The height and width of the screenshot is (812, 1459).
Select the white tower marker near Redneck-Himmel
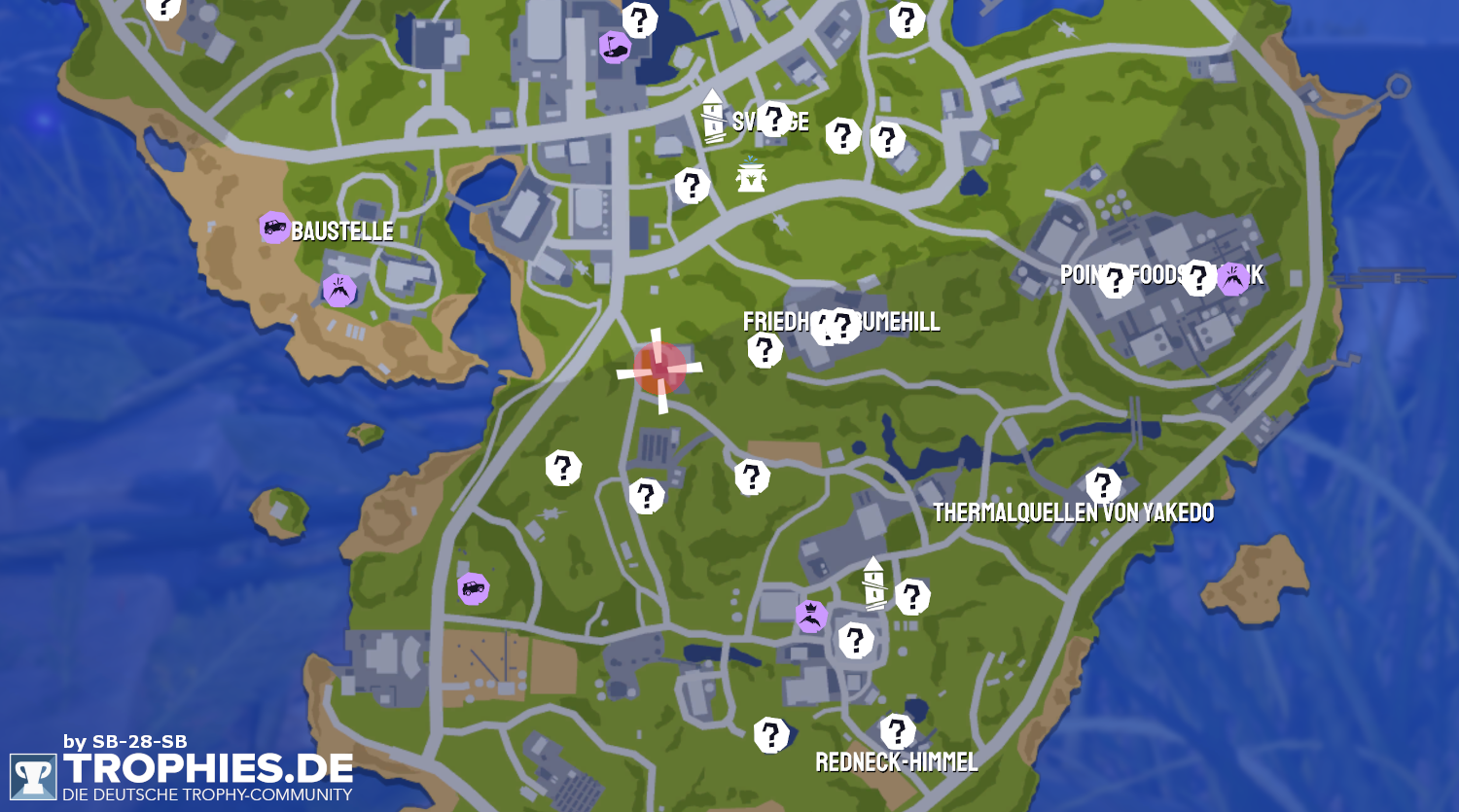874,583
